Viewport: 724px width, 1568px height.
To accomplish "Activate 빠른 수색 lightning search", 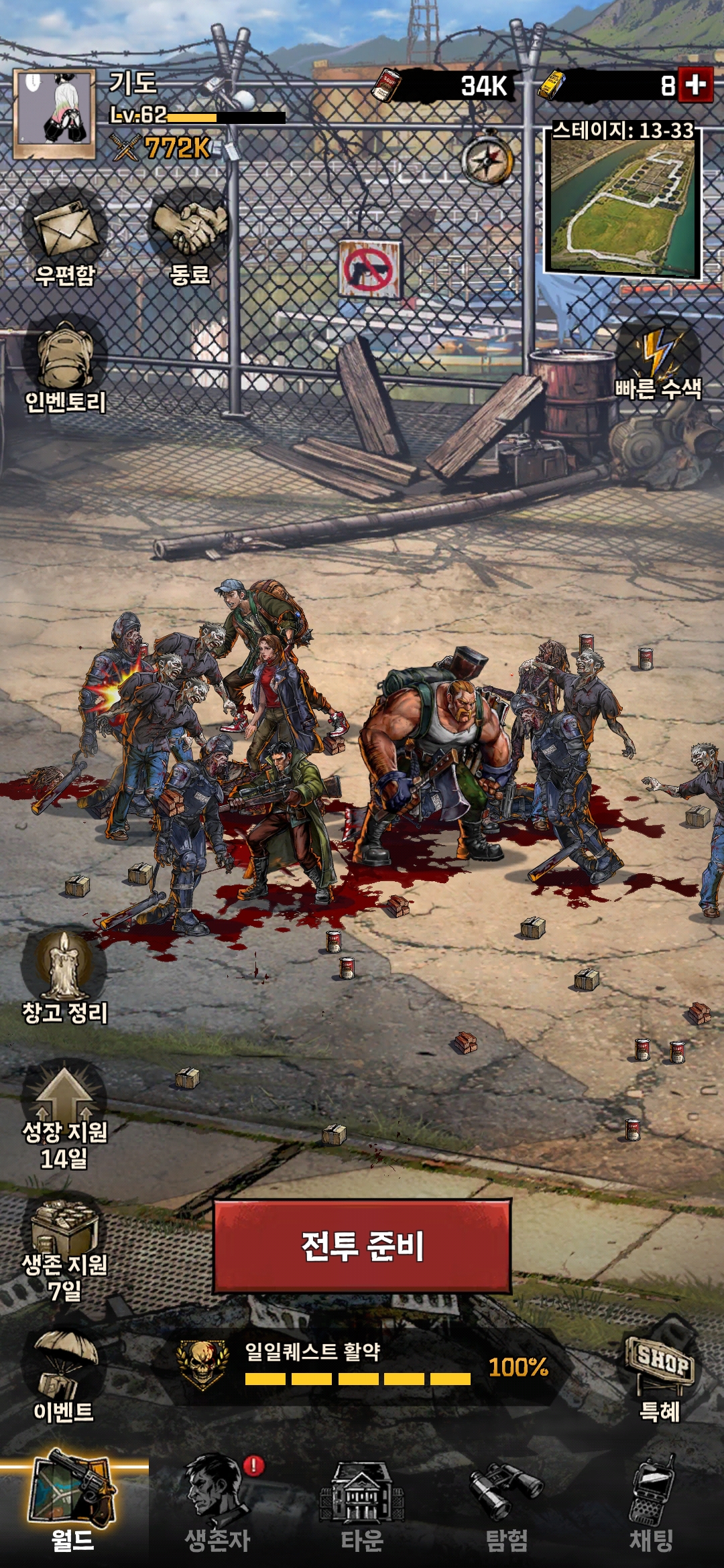I will (658, 362).
